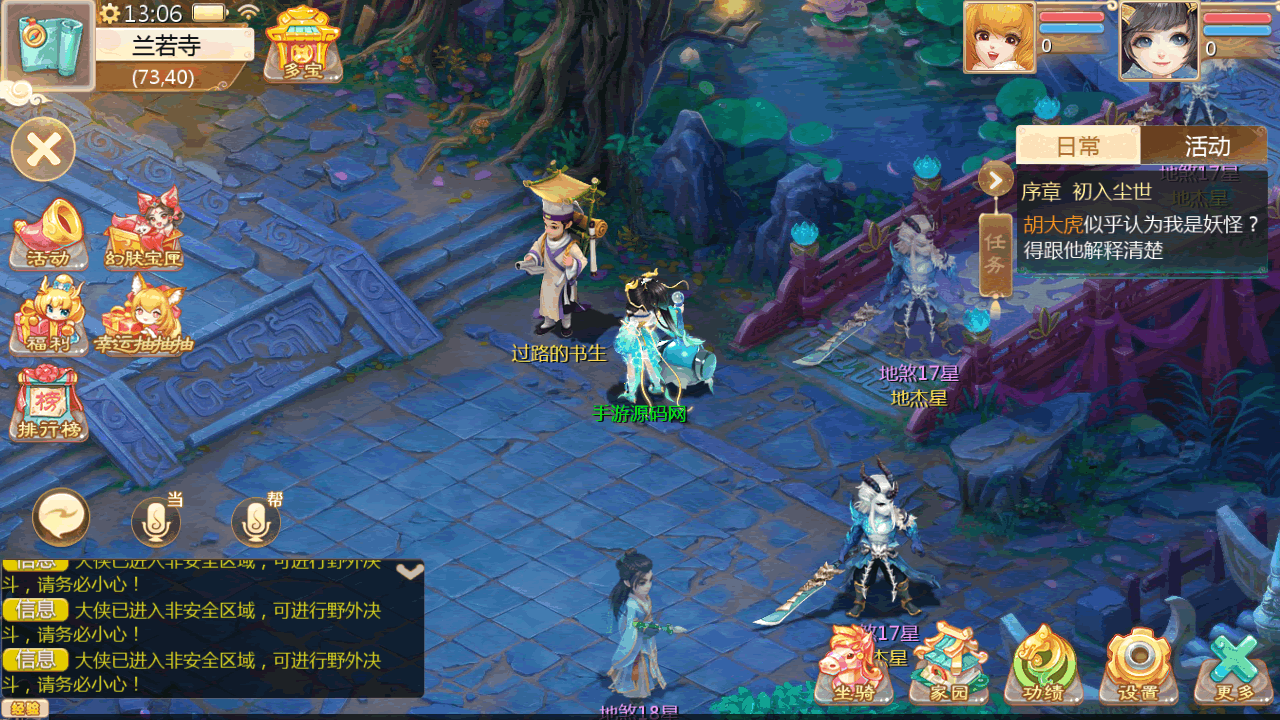The height and width of the screenshot is (720, 1280).
Task: Open the 幻肤宝匣 treasure box
Action: tap(144, 232)
